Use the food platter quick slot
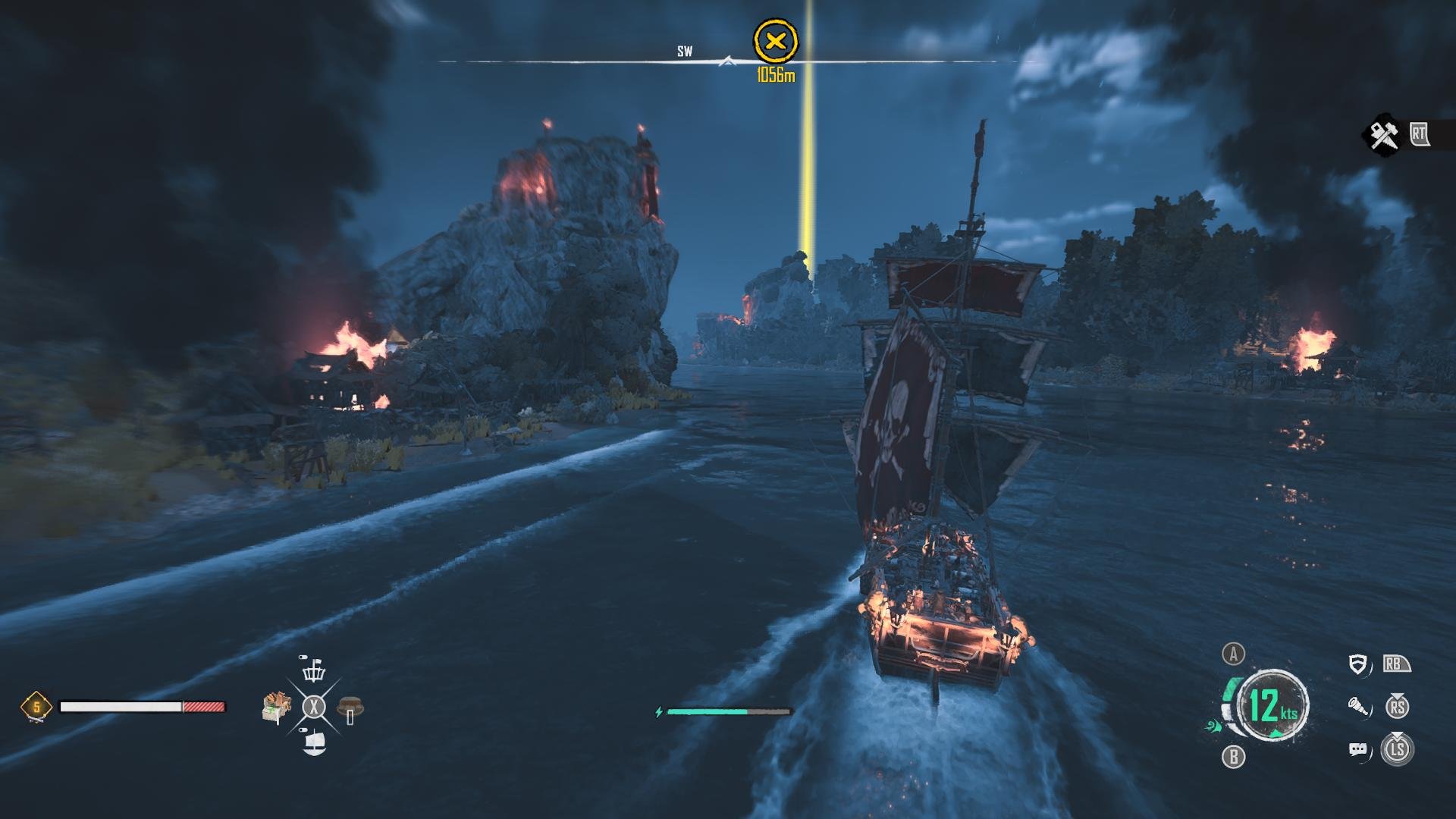This screenshot has height=819, width=1456. 277,708
